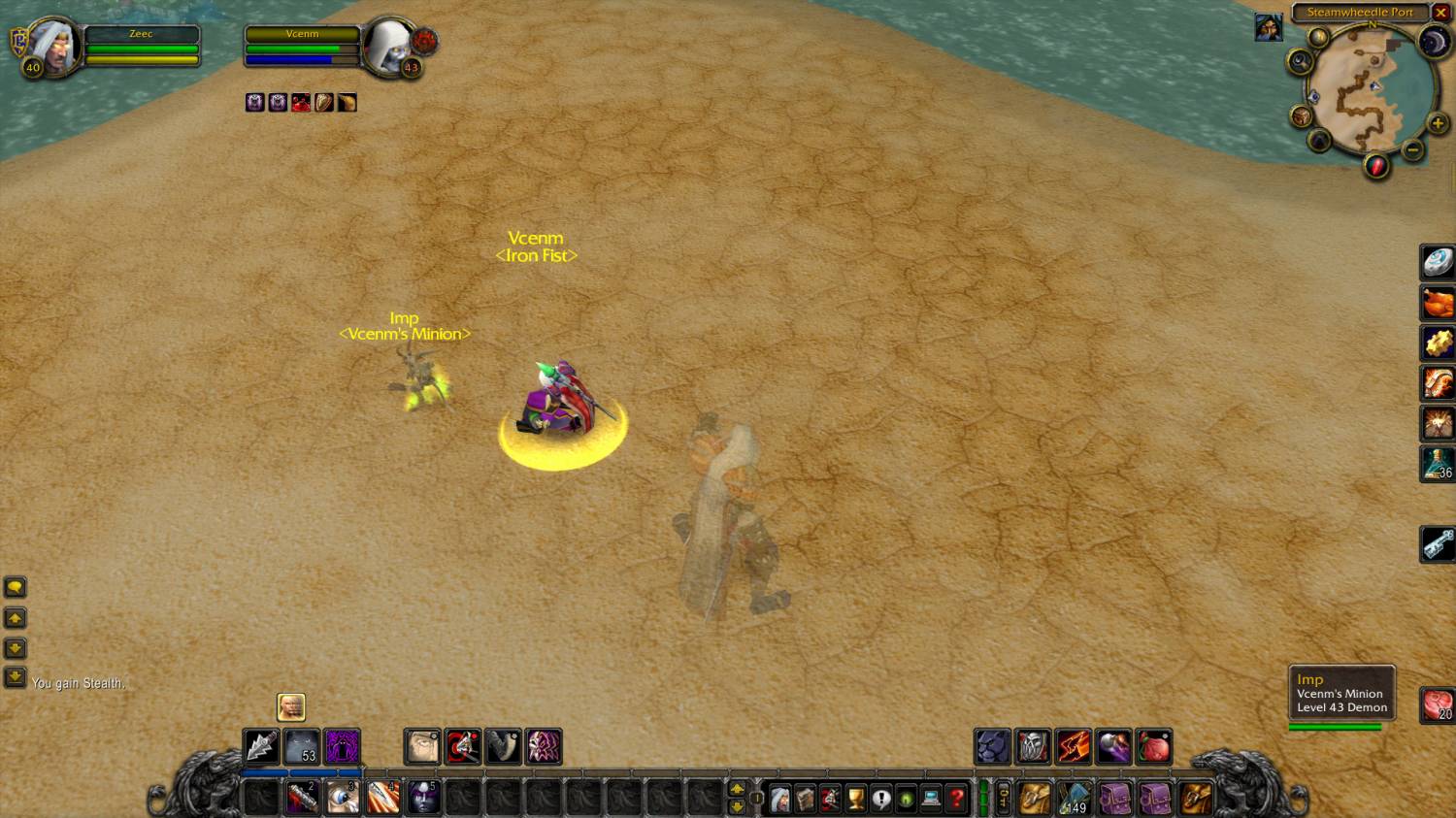This screenshot has width=1456, height=818.
Task: Use the eyeball ability in slot 3
Action: [343, 798]
